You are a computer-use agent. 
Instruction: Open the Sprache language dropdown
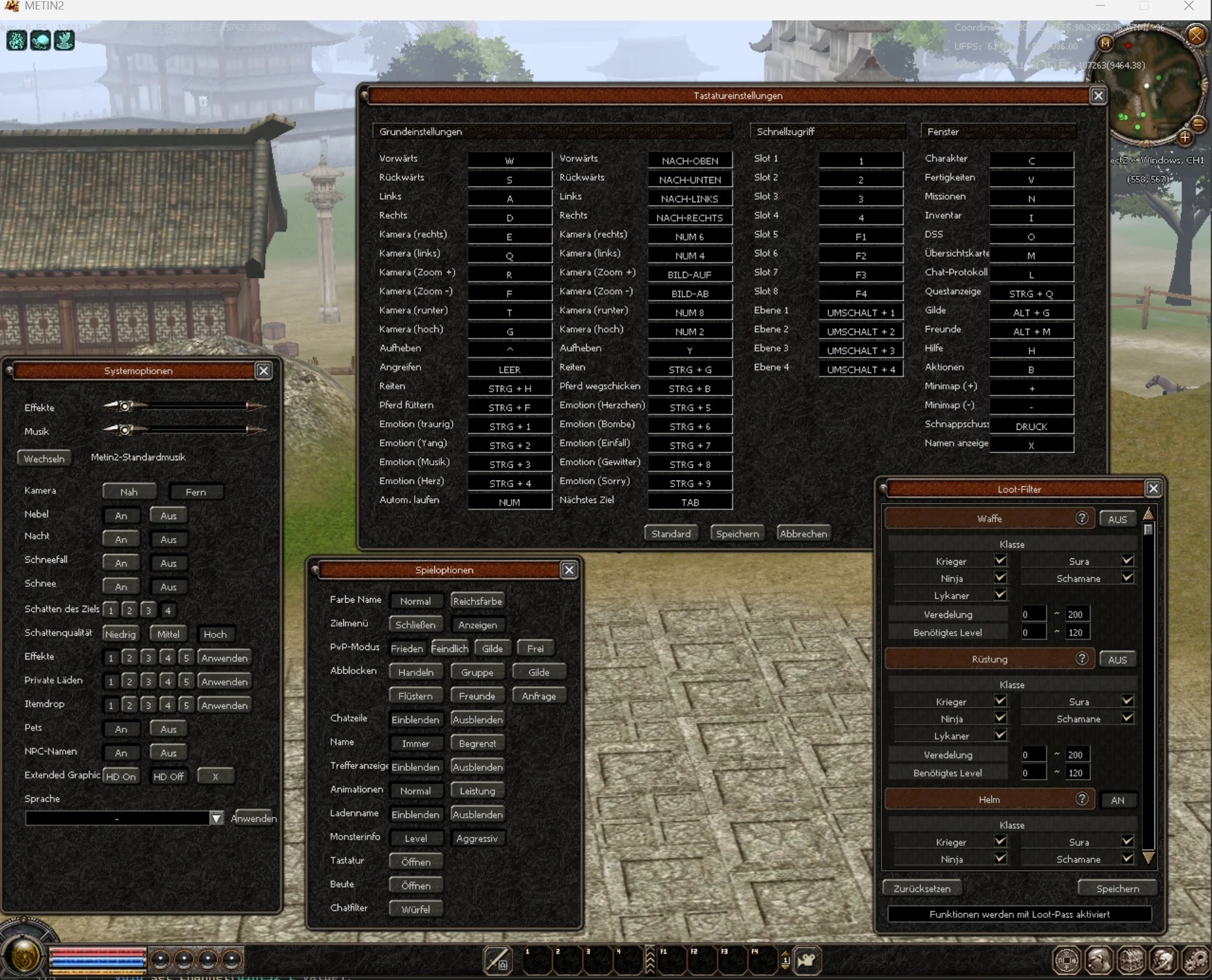click(x=216, y=818)
